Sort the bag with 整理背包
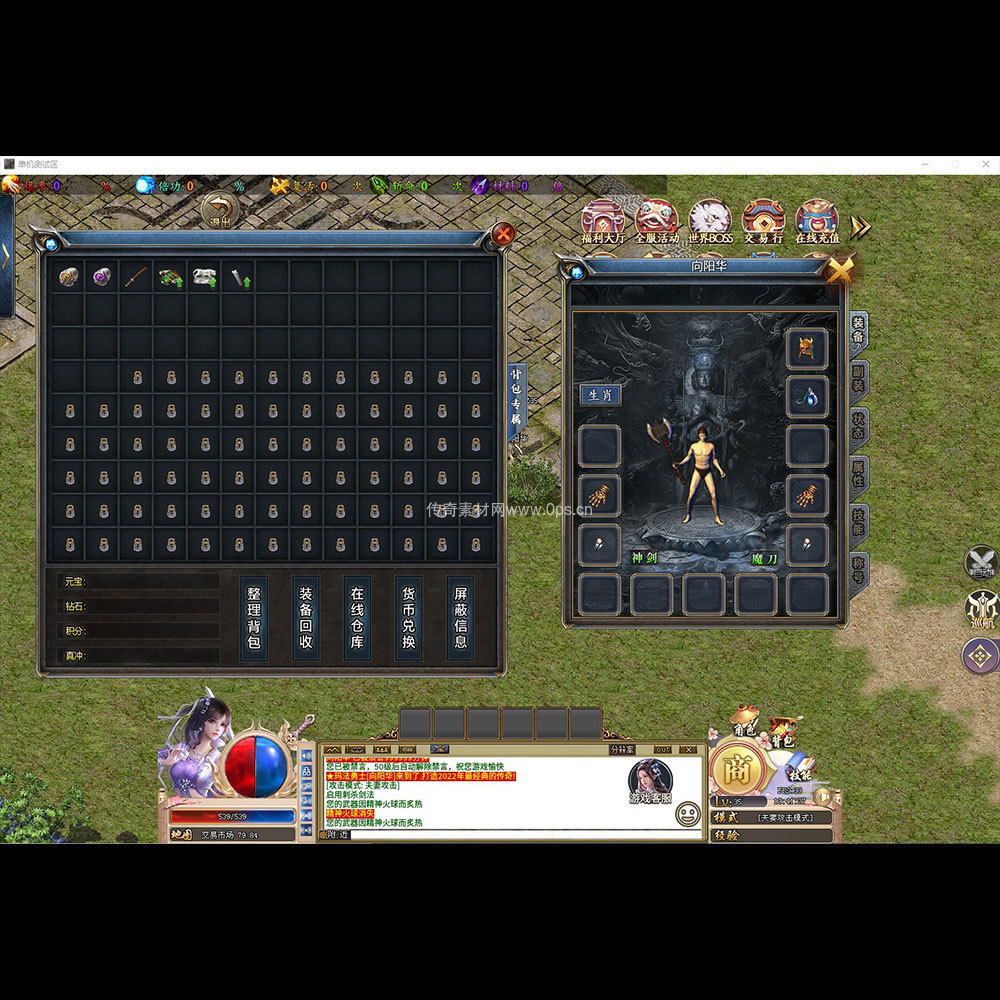This screenshot has width=1000, height=1000. click(x=254, y=618)
